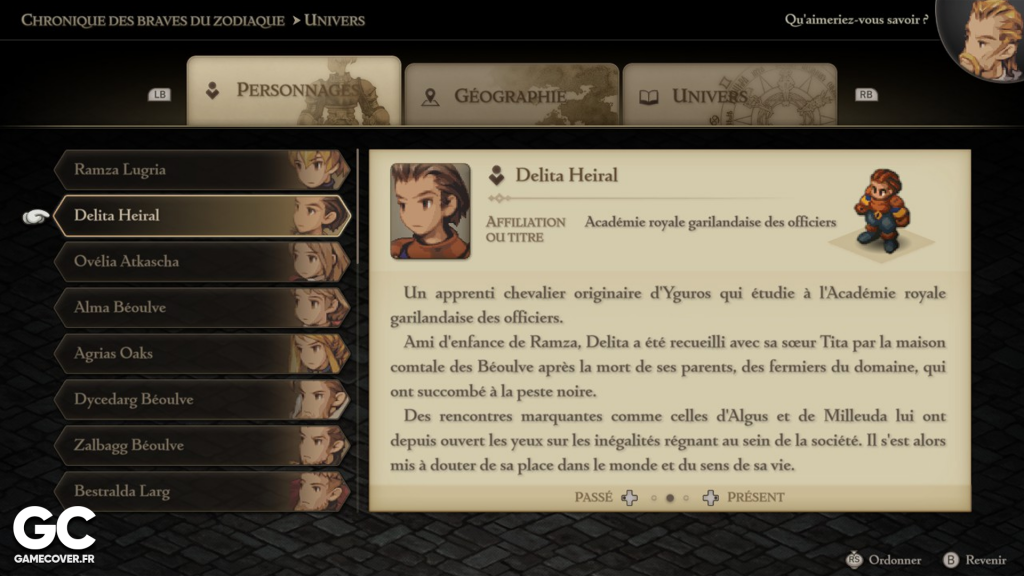Open the Géographie tab
Image resolution: width=1024 pixels, height=576 pixels.
(x=510, y=96)
